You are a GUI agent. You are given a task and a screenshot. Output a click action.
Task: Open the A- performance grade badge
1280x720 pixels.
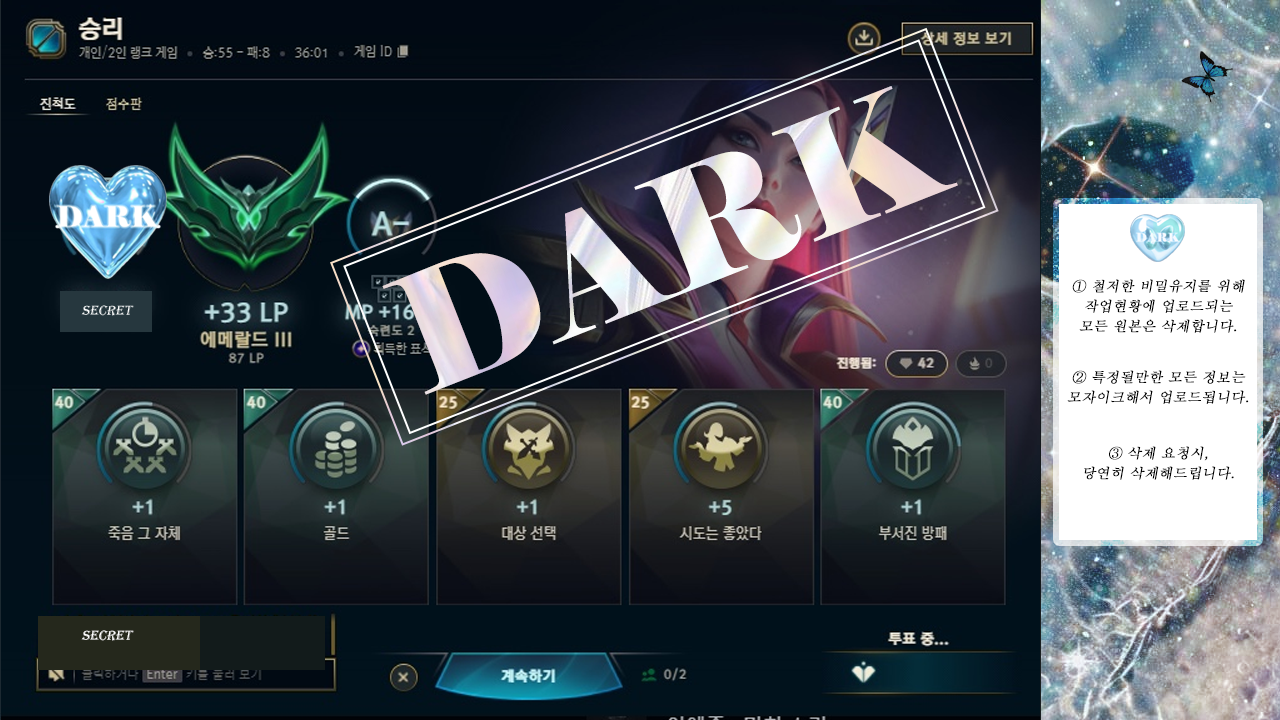pyautogui.click(x=392, y=211)
